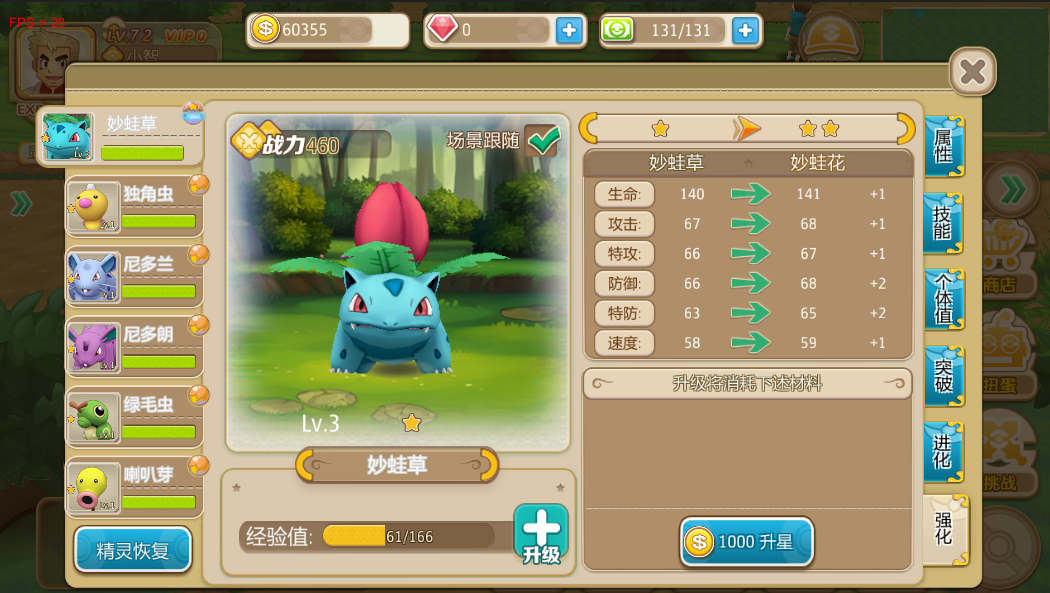Add stamina with the green-ticket plus button
1050x593 pixels.
745,31
